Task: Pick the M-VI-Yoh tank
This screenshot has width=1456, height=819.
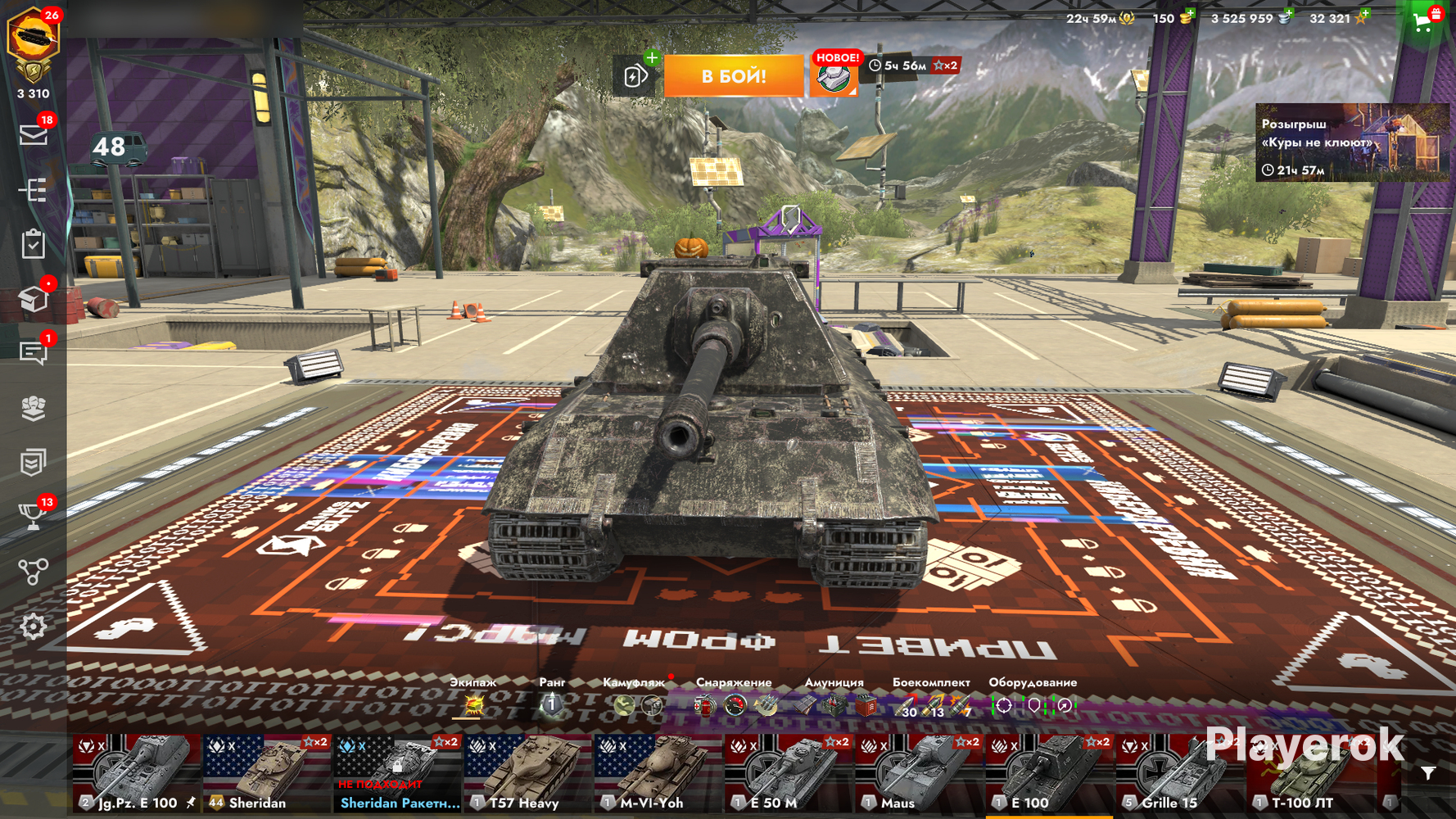Action: click(658, 773)
